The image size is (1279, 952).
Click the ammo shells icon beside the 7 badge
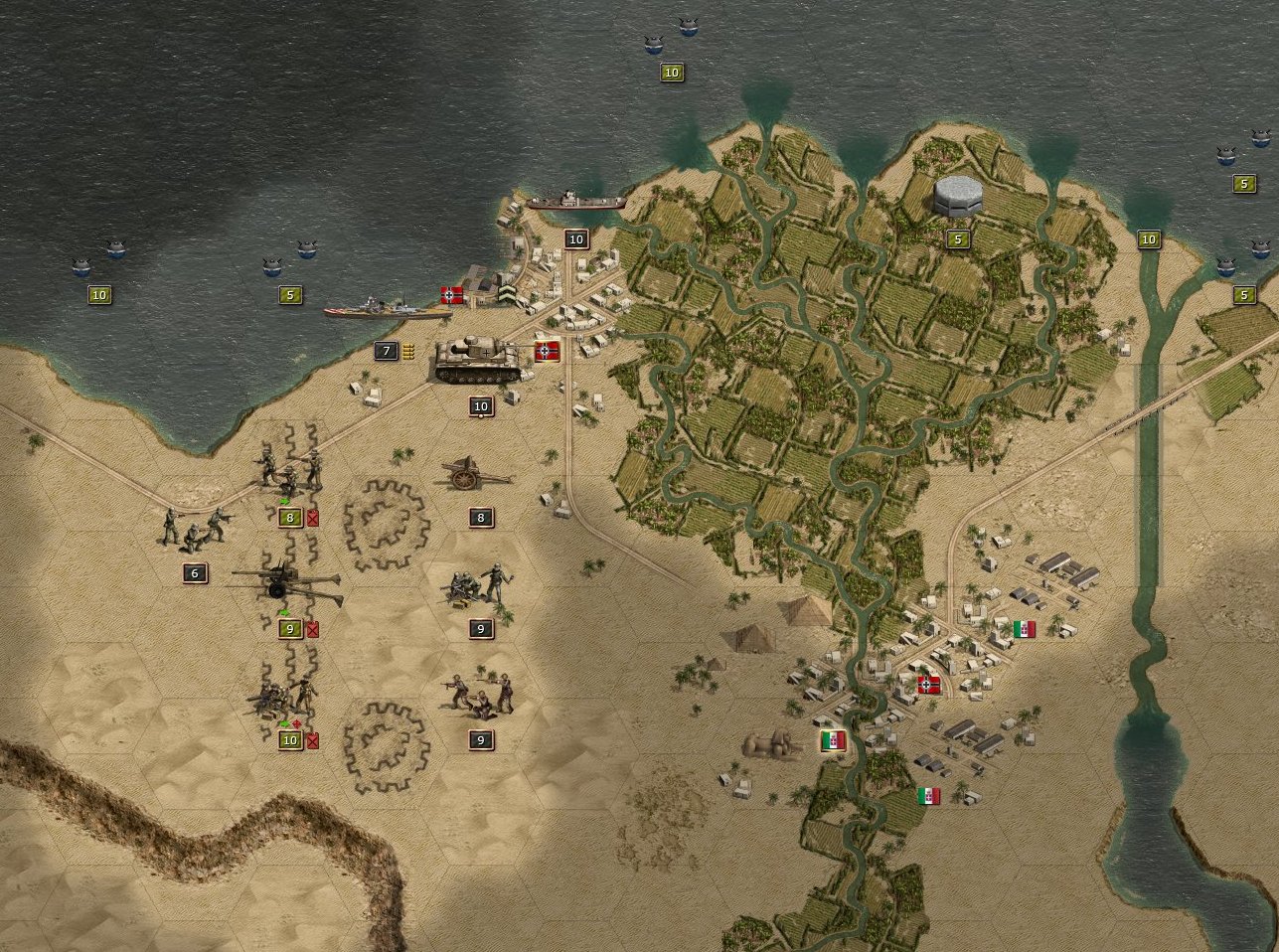pyautogui.click(x=408, y=350)
